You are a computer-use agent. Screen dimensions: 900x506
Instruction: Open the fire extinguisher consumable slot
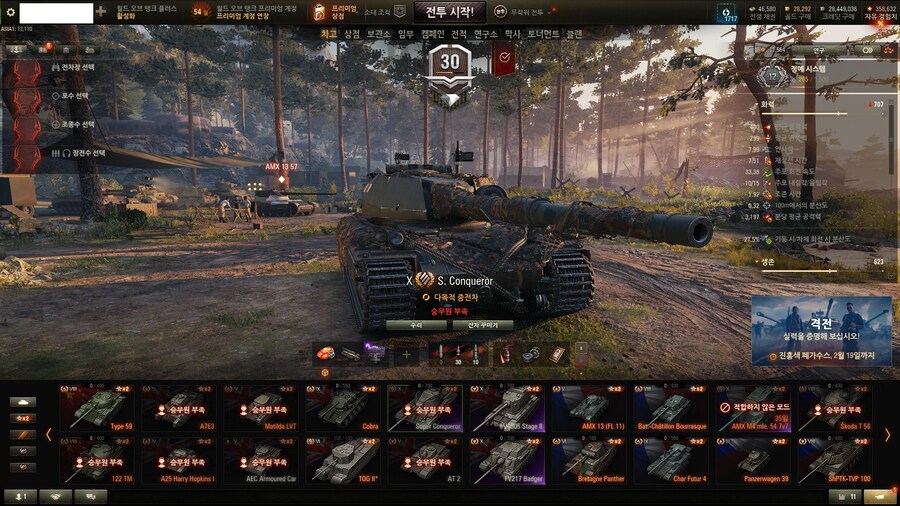tap(504, 354)
